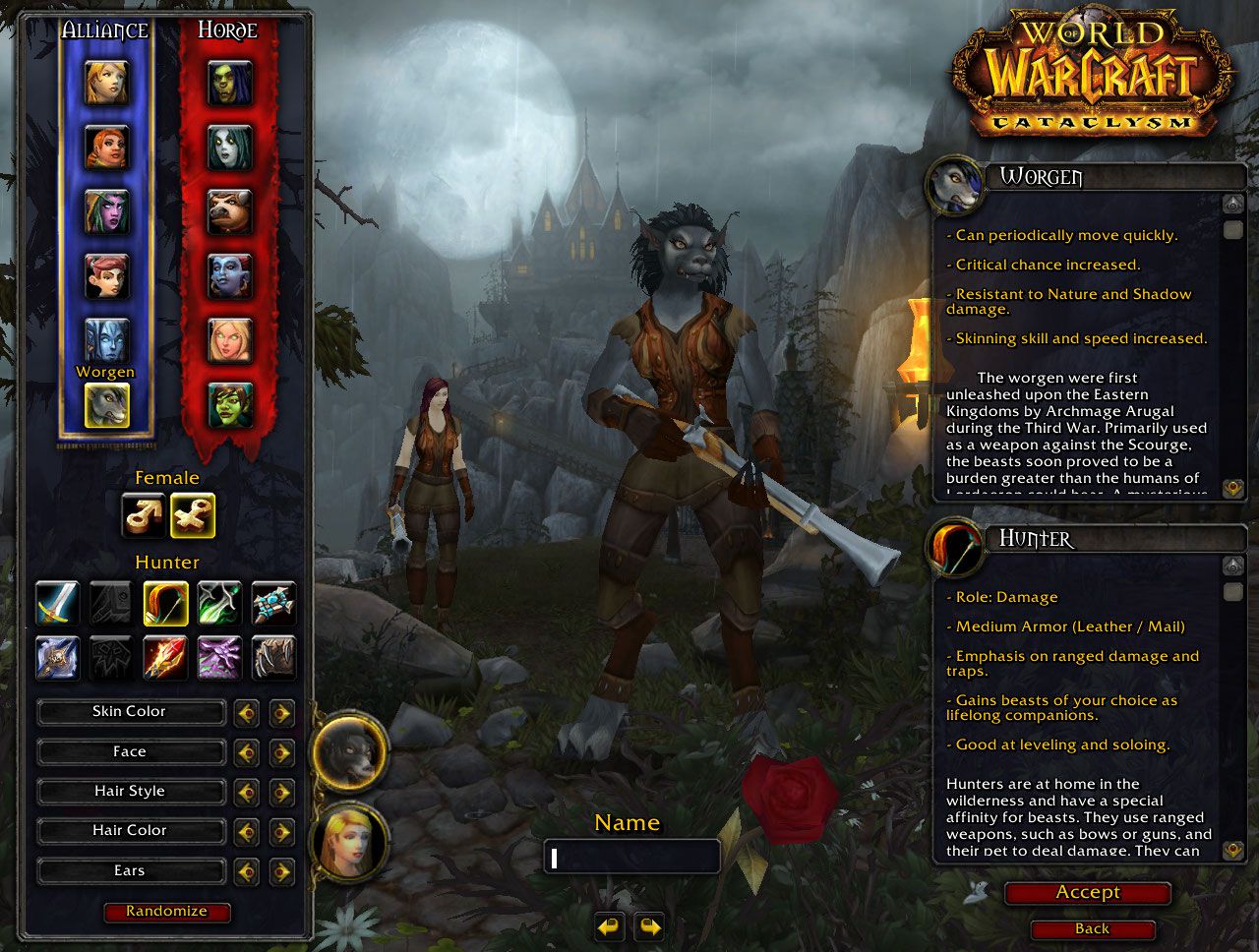Select the Male gender option
This screenshot has height=952, width=1259.
(x=144, y=514)
